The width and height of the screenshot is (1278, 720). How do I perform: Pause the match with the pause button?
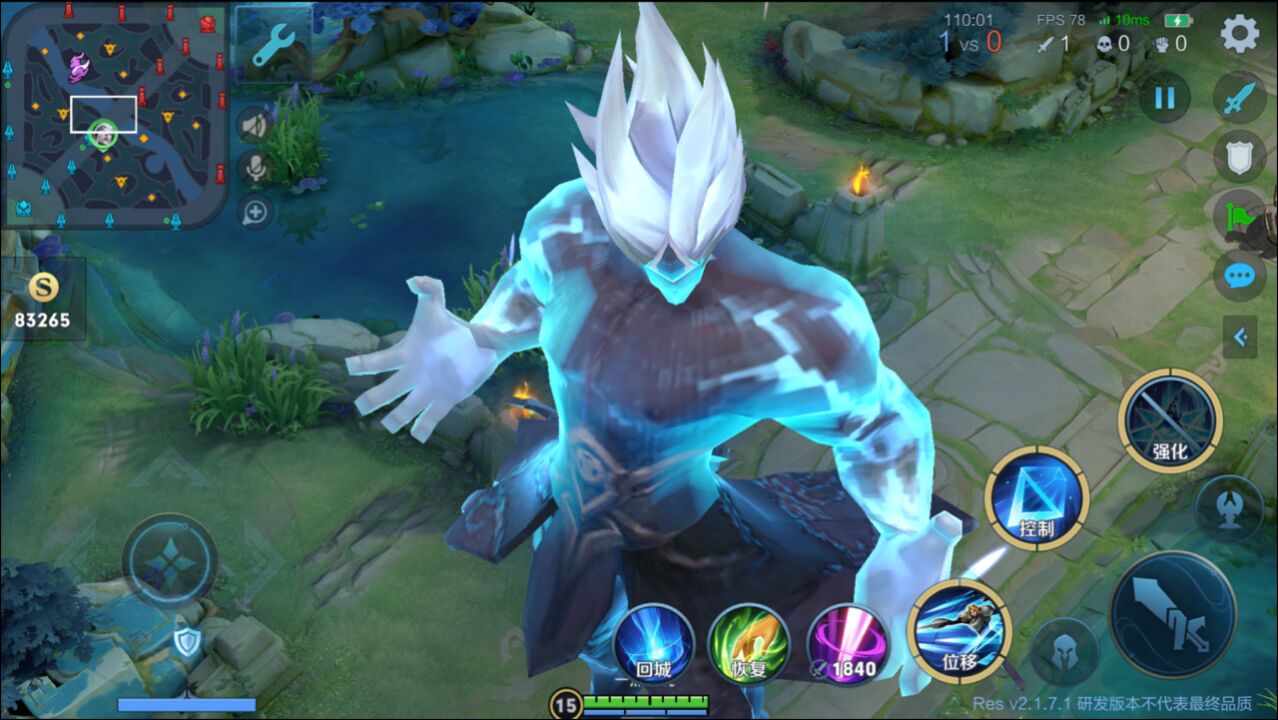pyautogui.click(x=1164, y=98)
